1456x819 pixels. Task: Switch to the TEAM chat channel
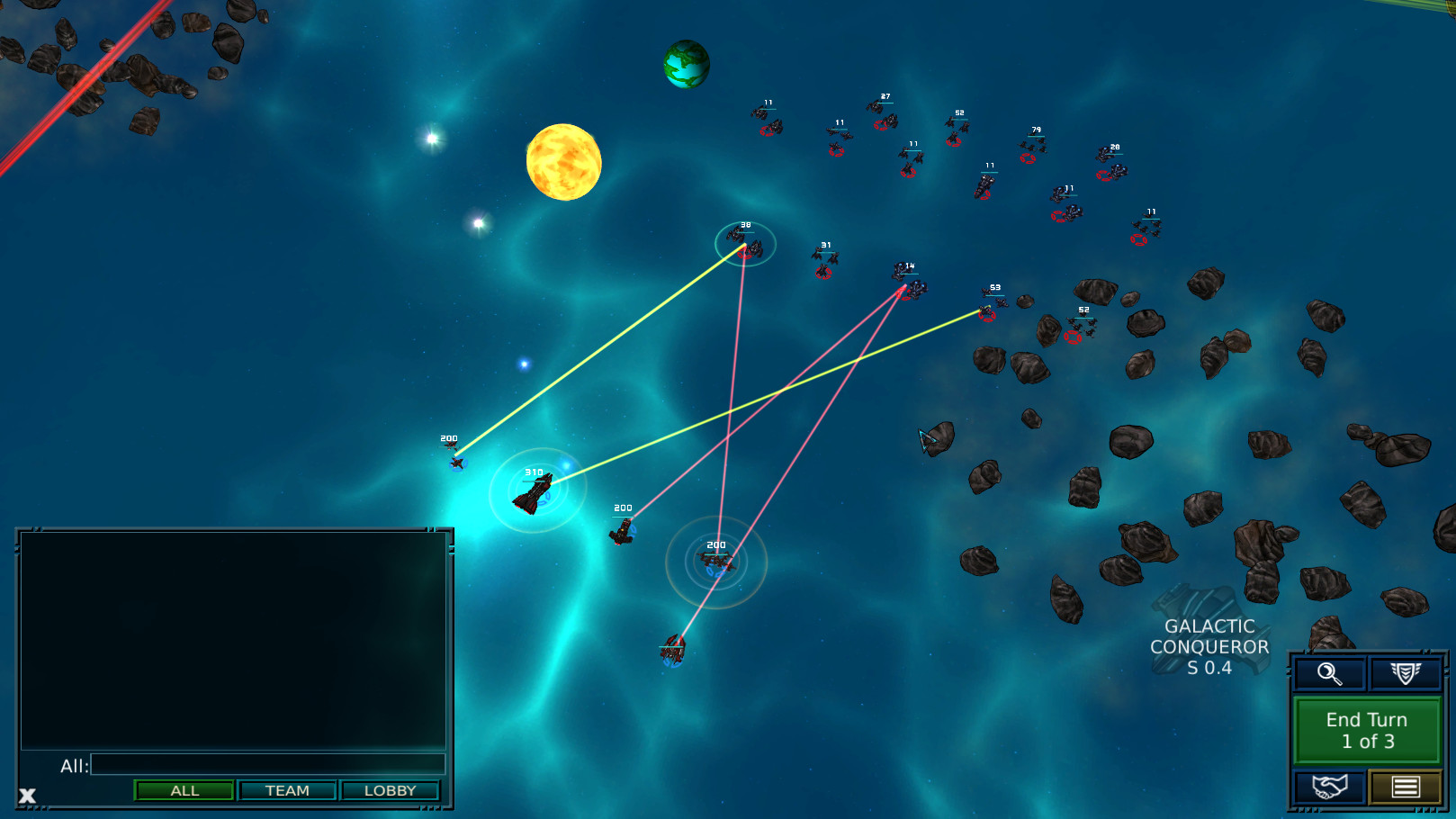coord(287,790)
